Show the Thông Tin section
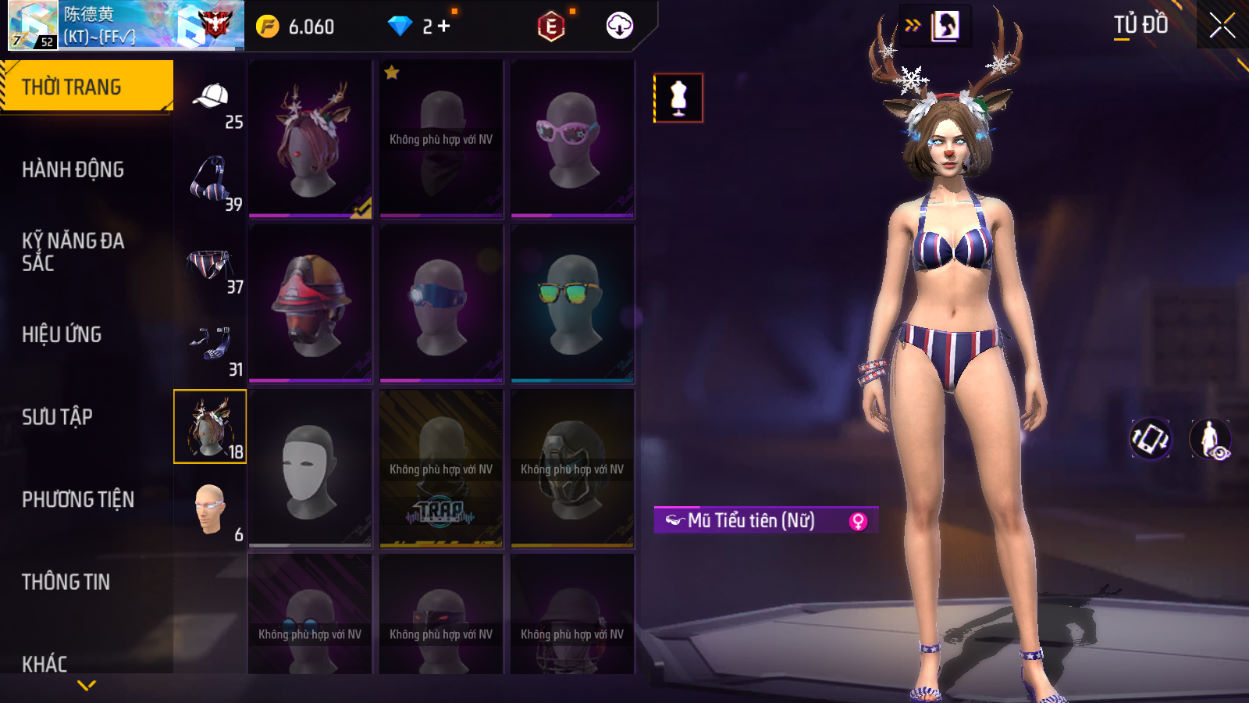Screen dimensions: 1249x703 click(66, 582)
